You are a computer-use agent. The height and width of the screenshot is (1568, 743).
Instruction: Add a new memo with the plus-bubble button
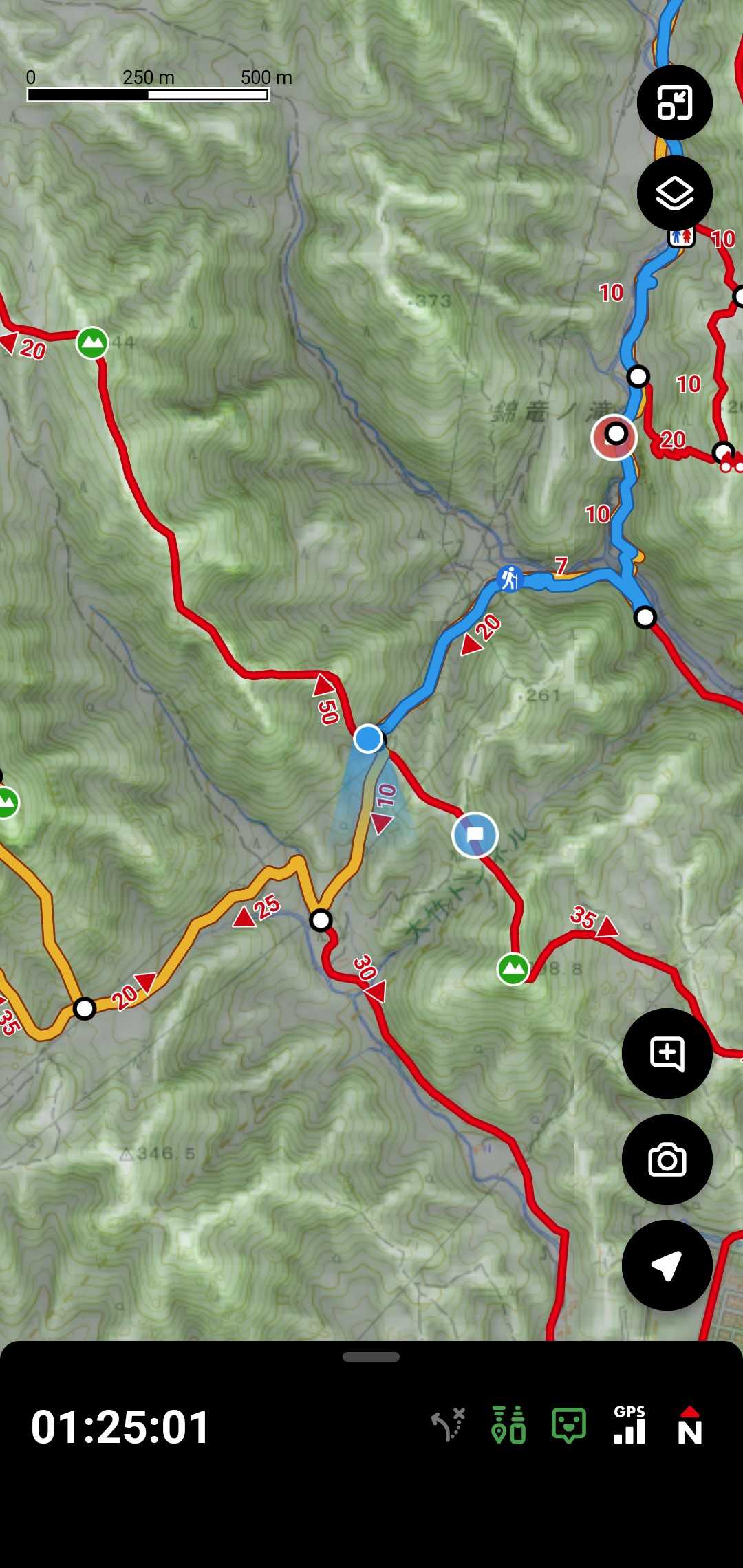click(667, 1053)
